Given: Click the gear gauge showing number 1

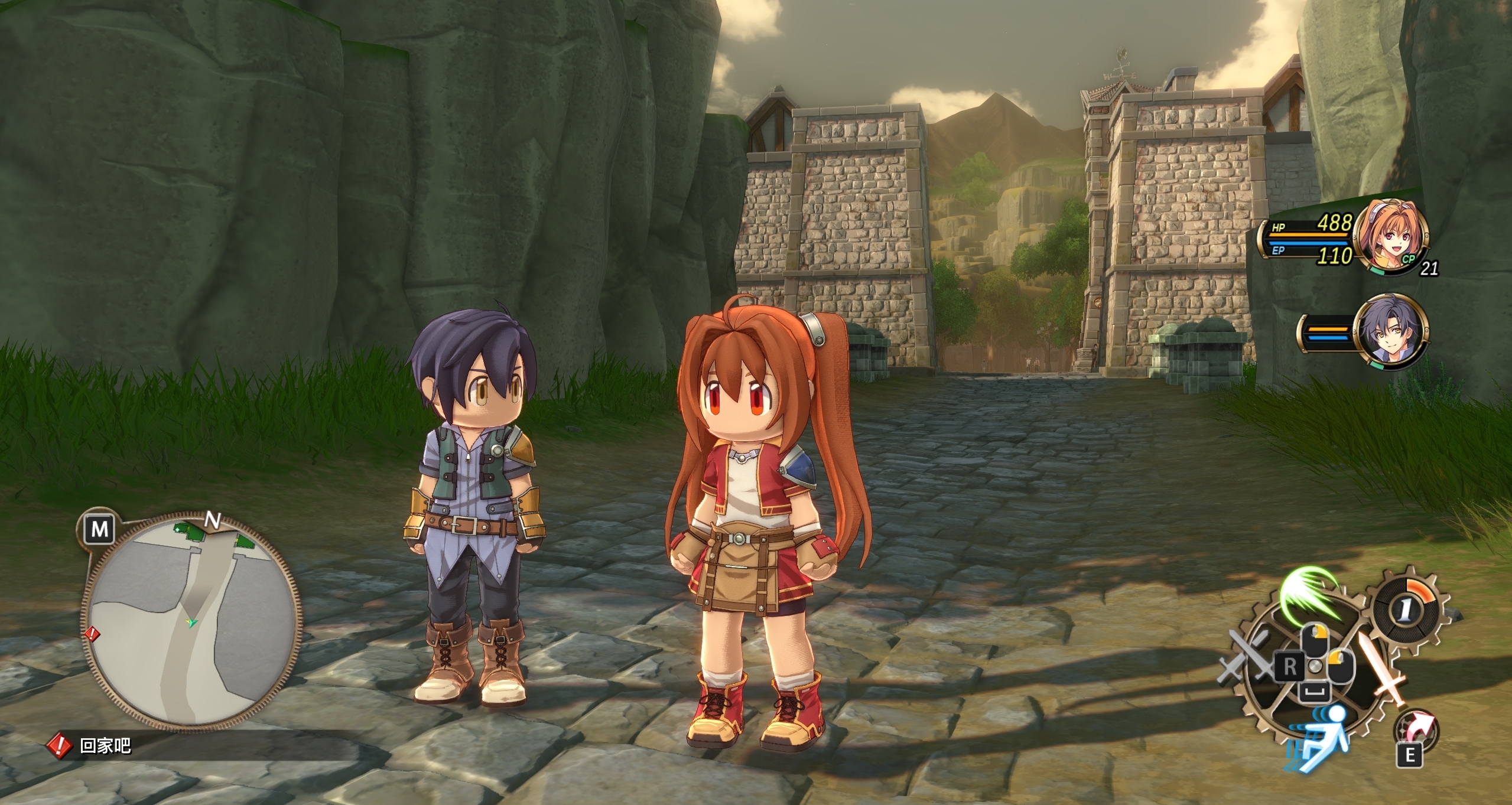Looking at the screenshot, I should [x=1407, y=611].
